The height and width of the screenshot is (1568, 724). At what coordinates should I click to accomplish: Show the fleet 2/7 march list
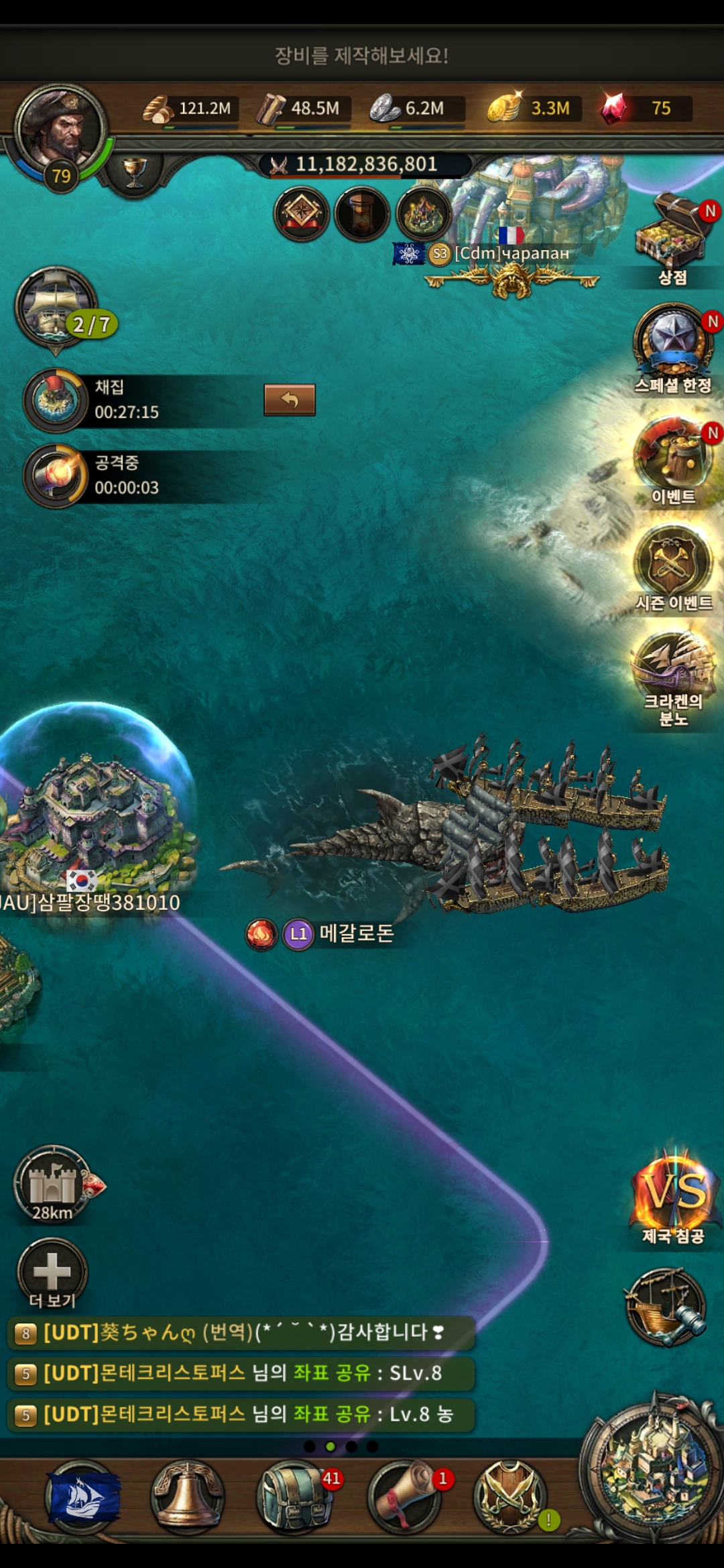[57, 308]
